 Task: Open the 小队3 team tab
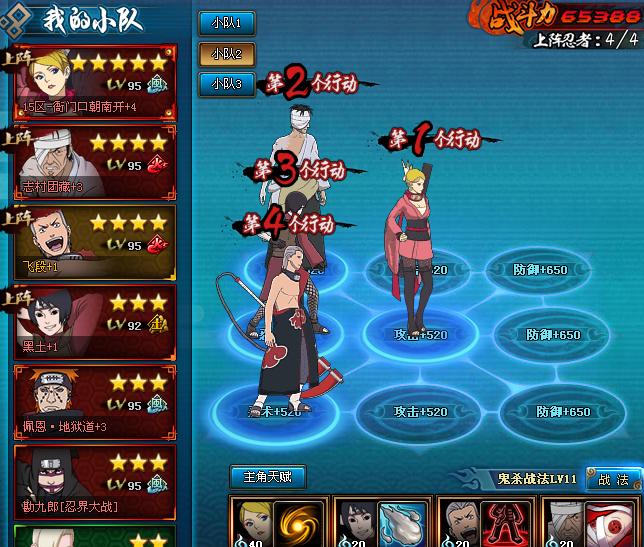click(226, 85)
